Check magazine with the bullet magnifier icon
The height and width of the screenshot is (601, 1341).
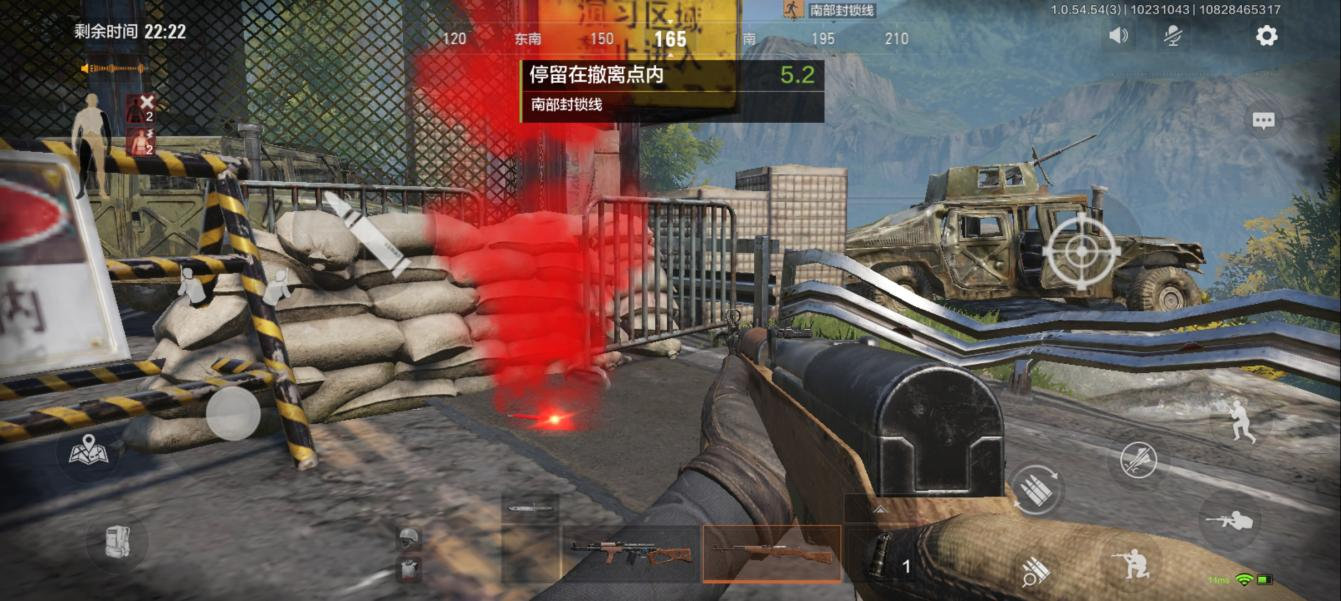[1035, 572]
